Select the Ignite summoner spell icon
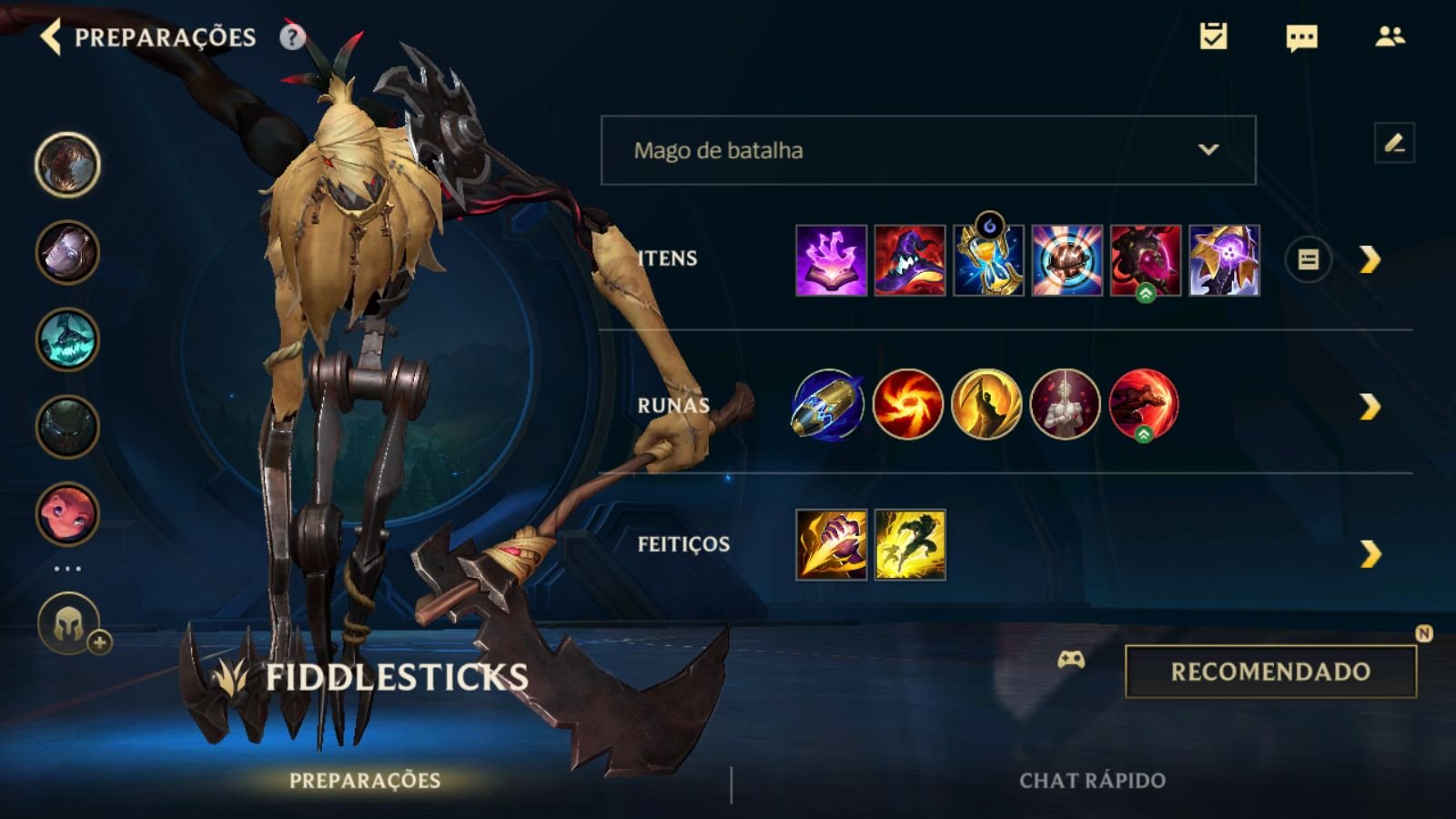This screenshot has width=1456, height=819. (x=830, y=544)
